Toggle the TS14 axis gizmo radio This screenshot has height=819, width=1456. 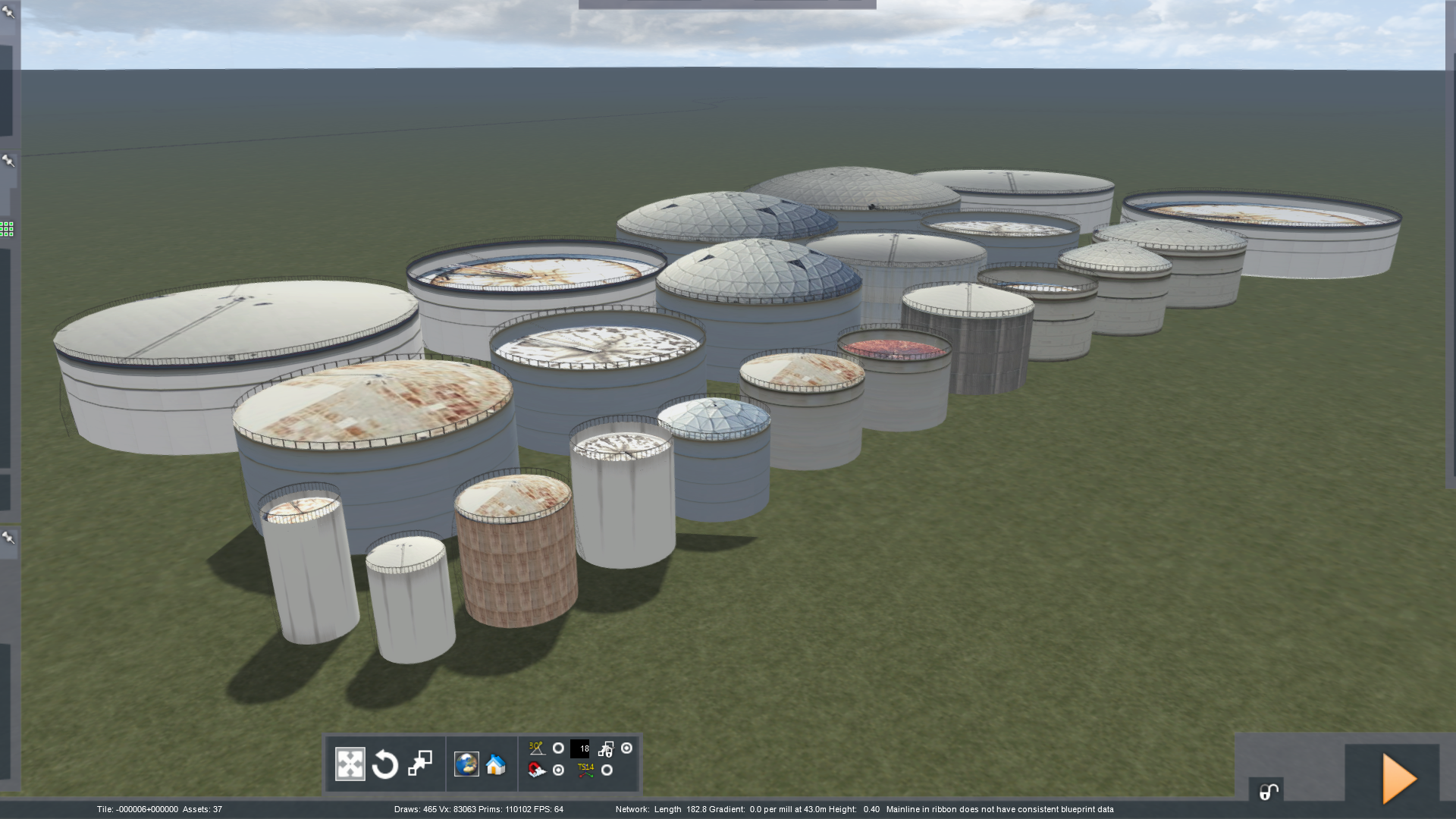(607, 770)
